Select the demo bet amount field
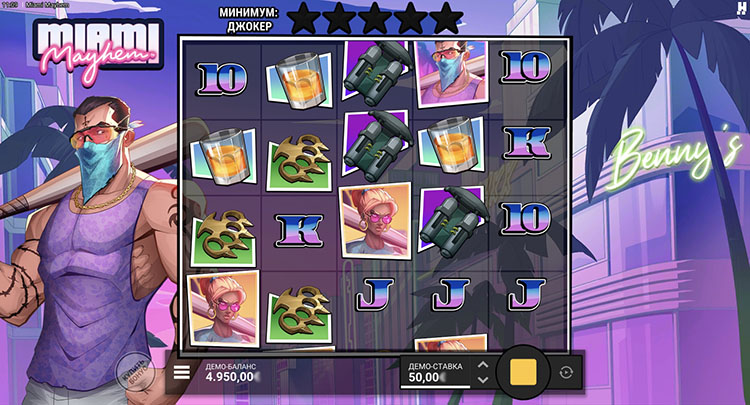Viewport: 750px width, 405px height. (x=434, y=373)
